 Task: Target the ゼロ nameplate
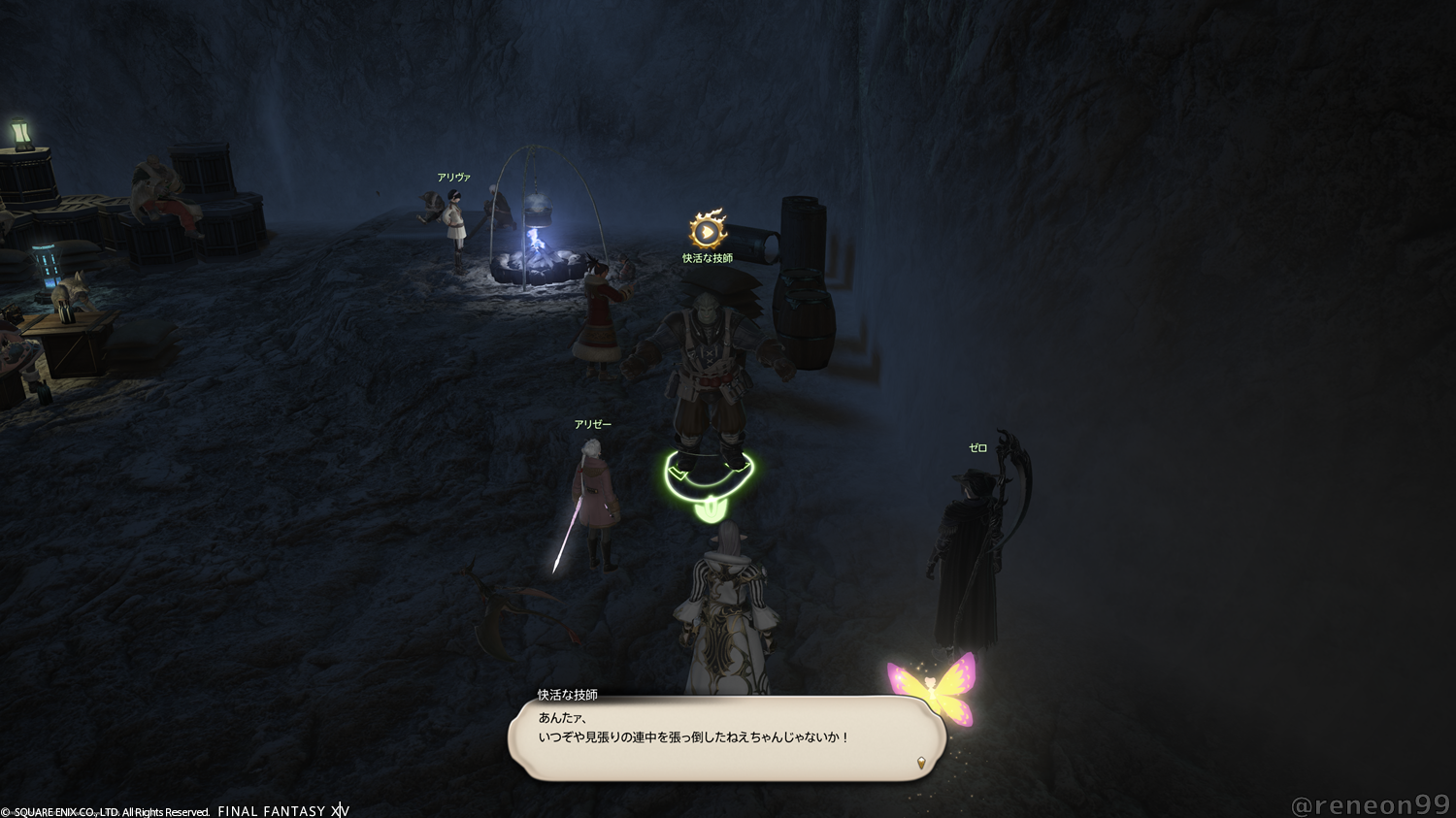coord(977,448)
